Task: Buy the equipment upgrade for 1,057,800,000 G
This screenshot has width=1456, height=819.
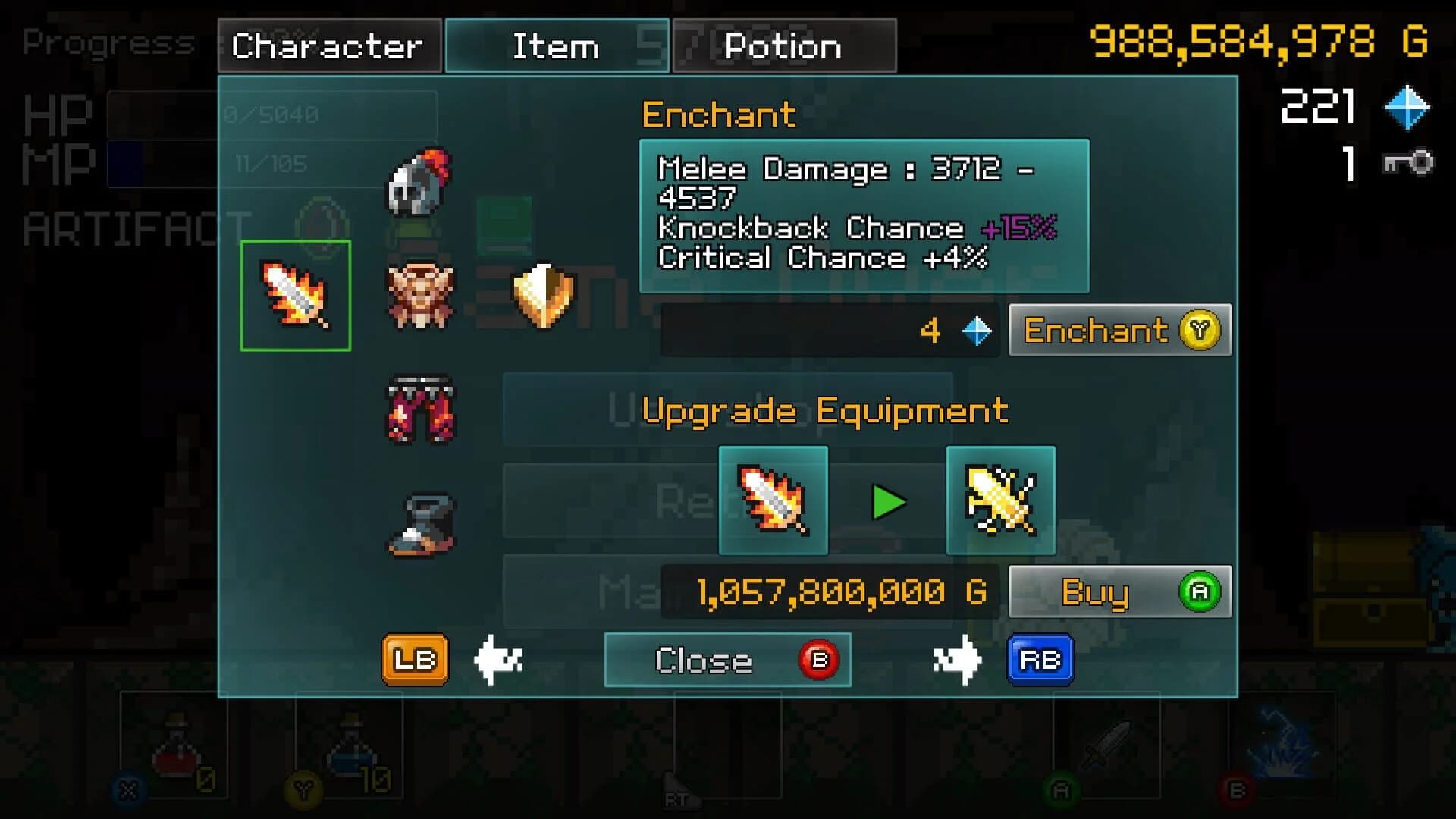Action: click(1119, 593)
